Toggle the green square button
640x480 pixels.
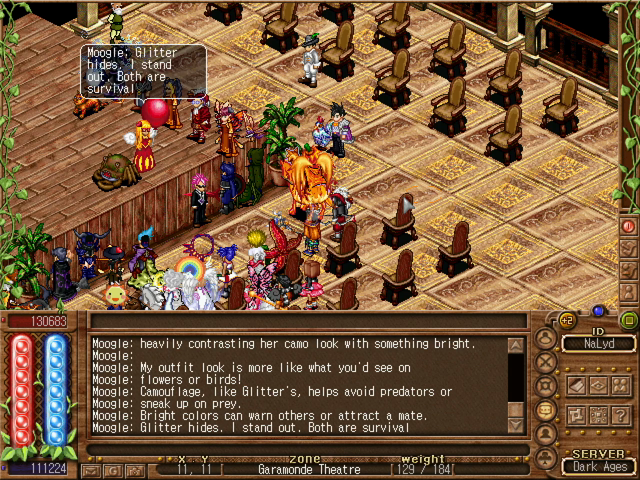(628, 320)
